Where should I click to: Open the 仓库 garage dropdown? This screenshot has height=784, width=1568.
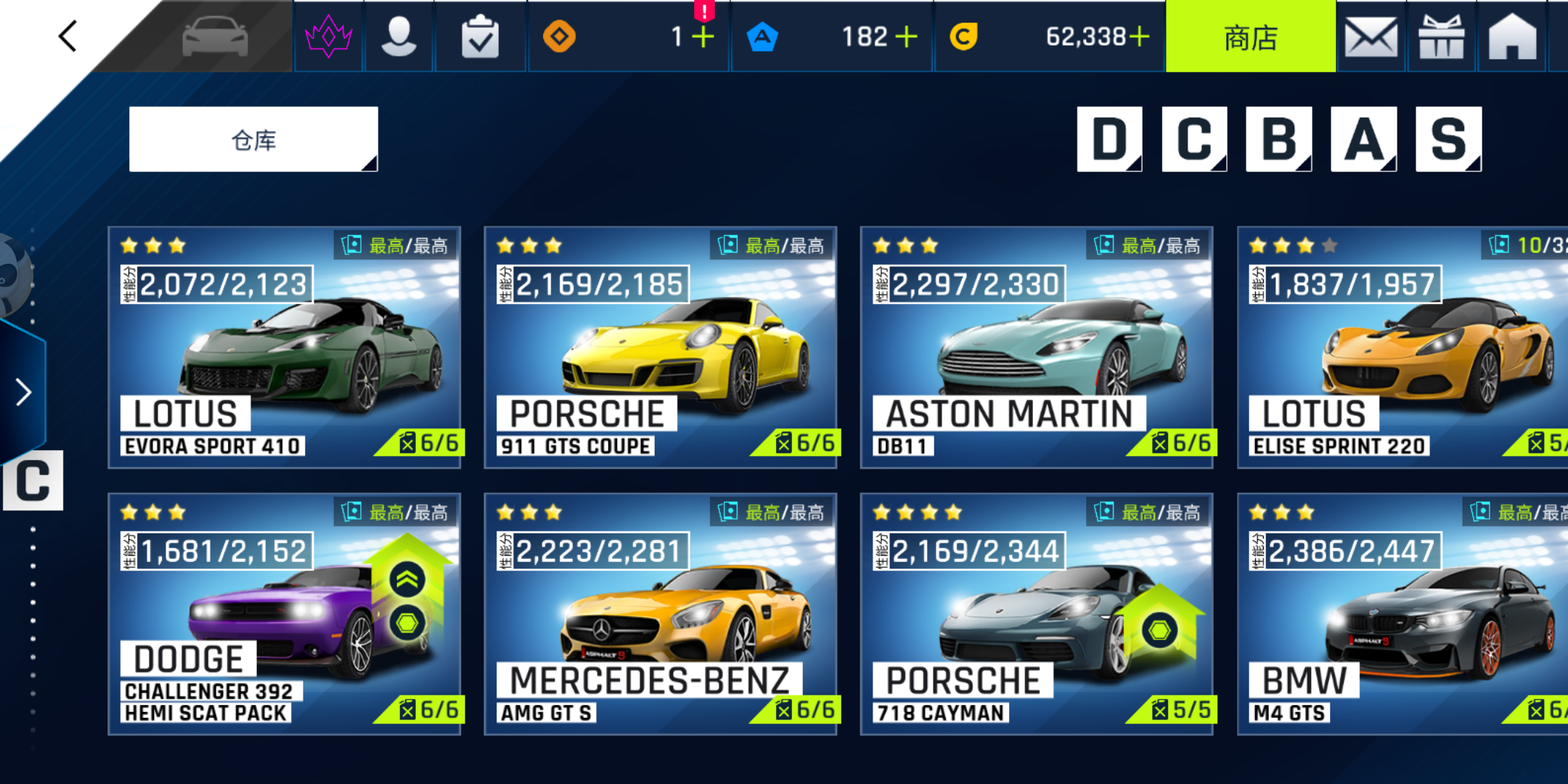click(x=253, y=139)
